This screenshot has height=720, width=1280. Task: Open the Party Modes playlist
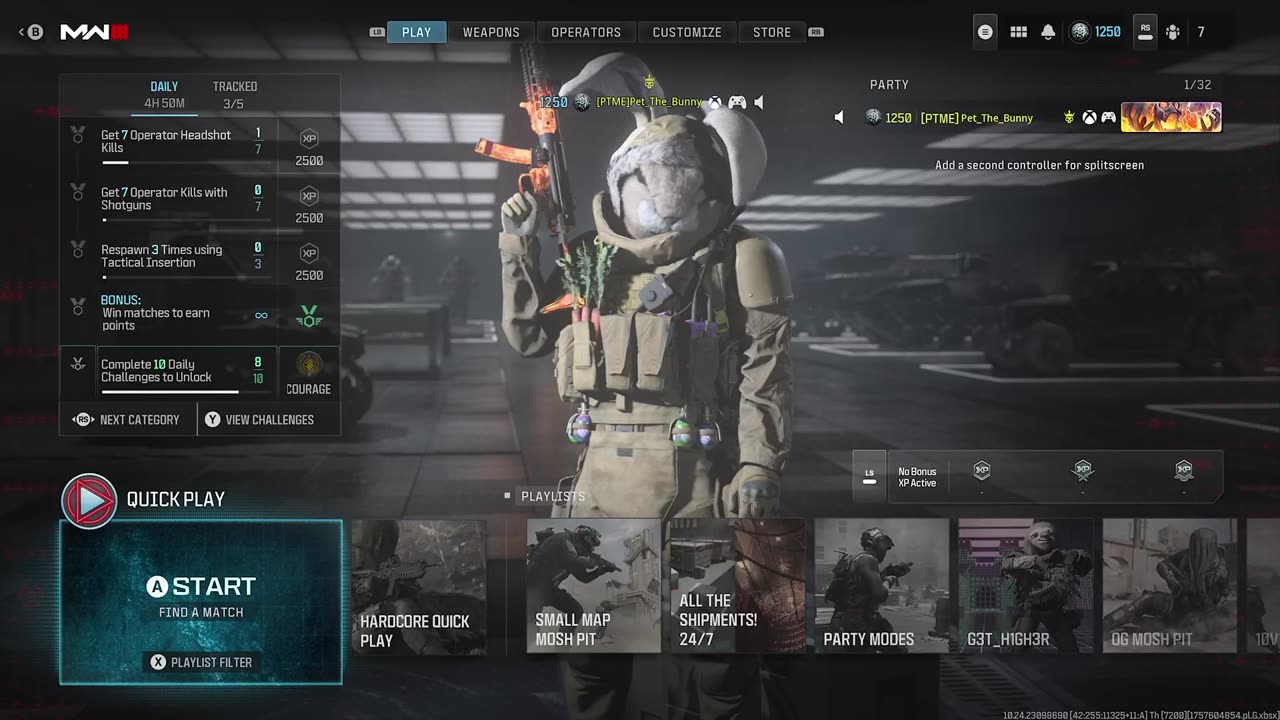pyautogui.click(x=881, y=586)
